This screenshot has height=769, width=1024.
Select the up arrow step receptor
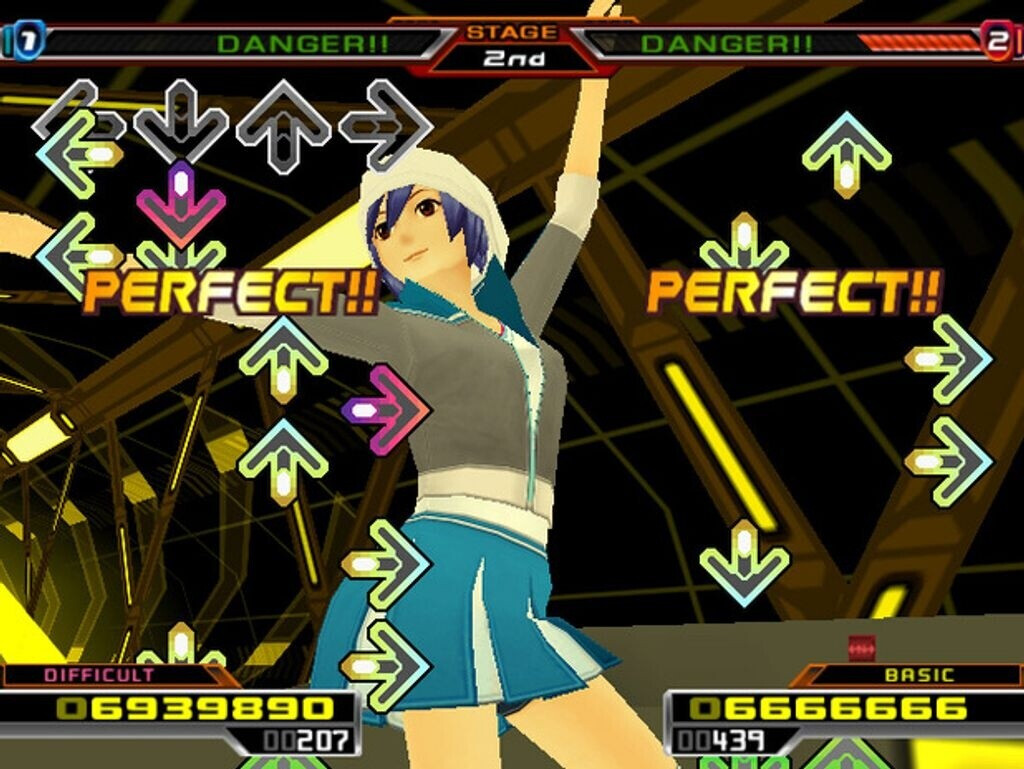pos(283,124)
